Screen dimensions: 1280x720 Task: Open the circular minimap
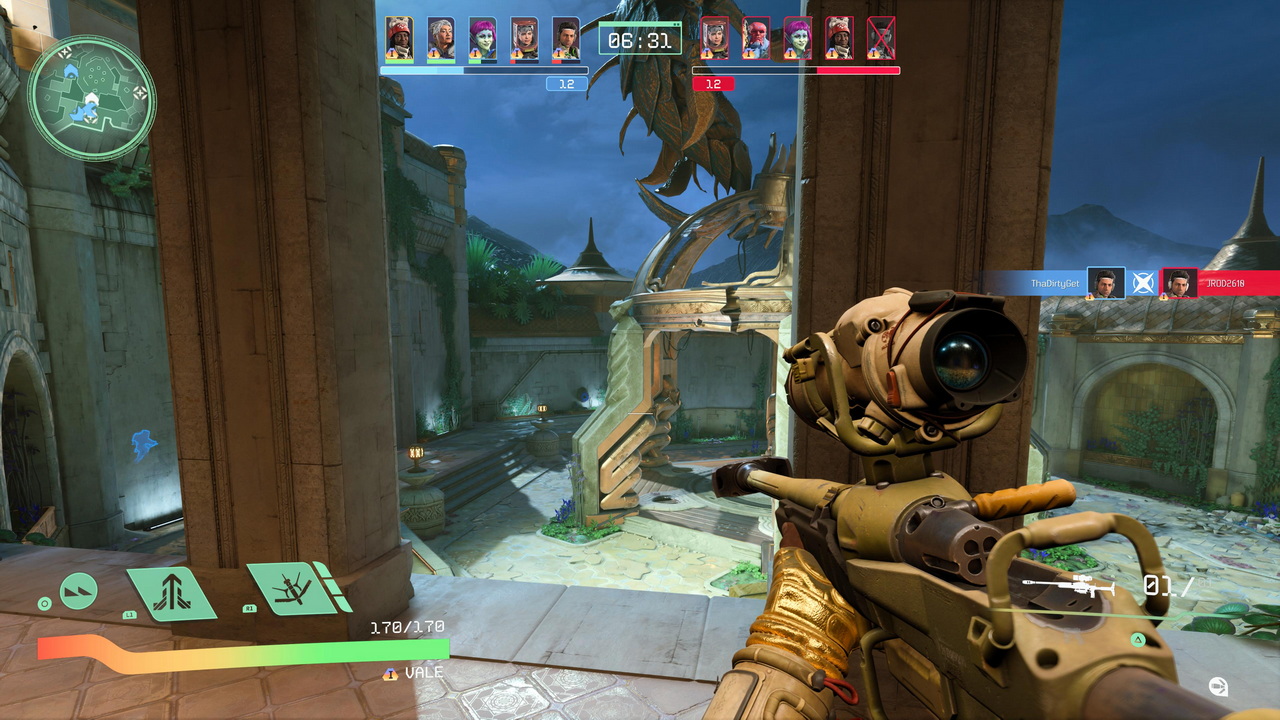(x=91, y=98)
